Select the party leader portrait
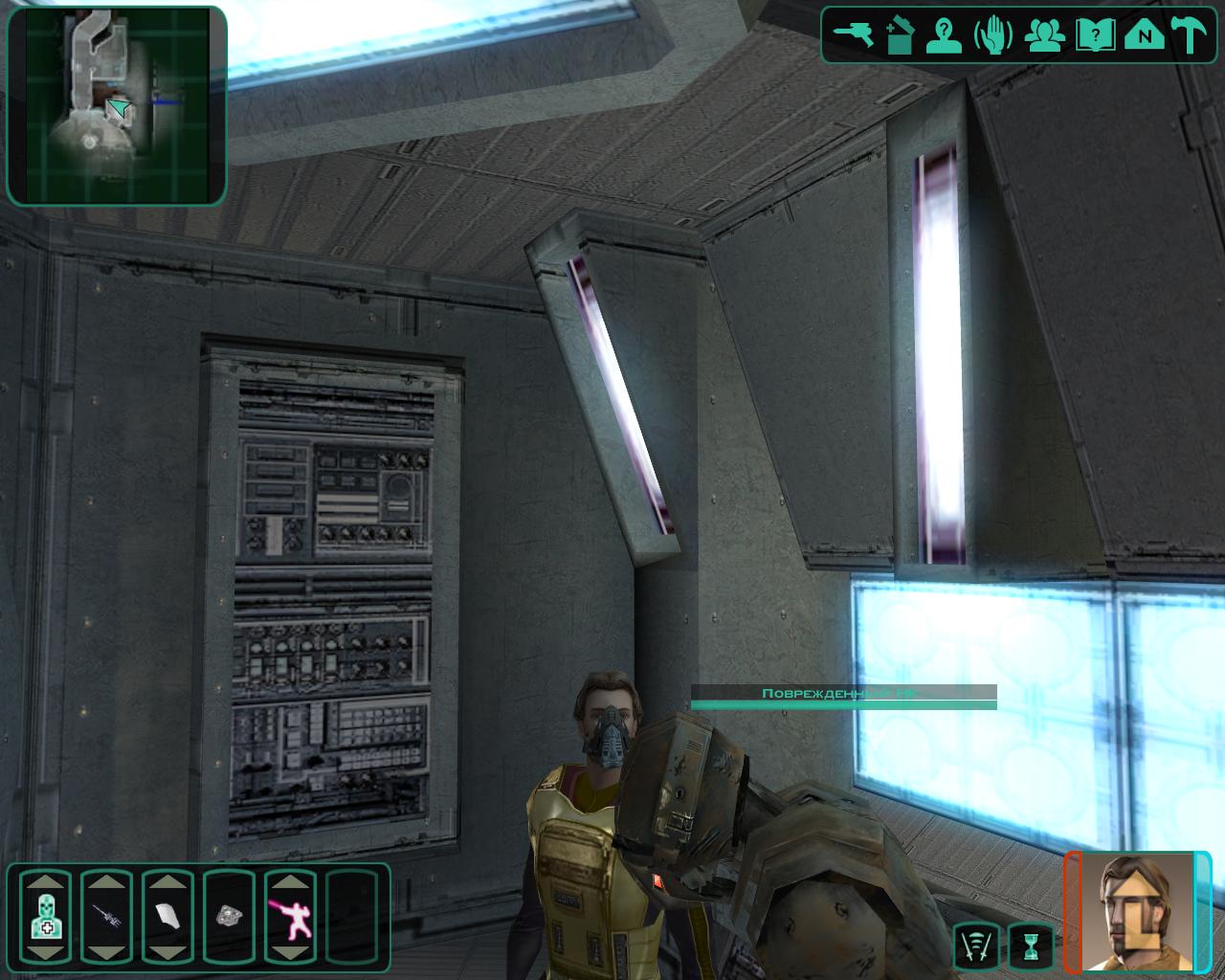The image size is (1225, 980). click(1137, 911)
